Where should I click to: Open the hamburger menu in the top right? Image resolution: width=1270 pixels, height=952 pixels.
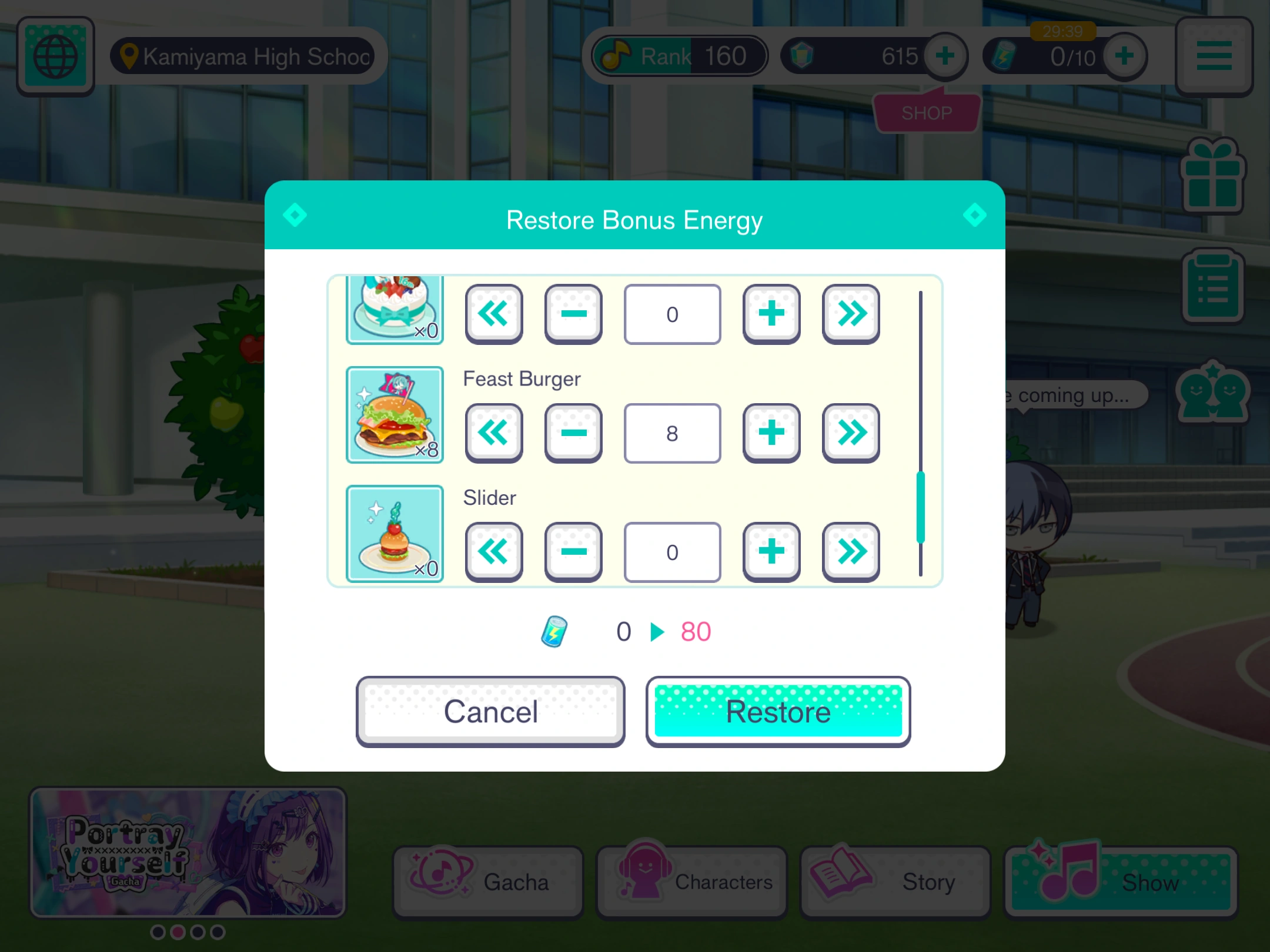(x=1213, y=56)
